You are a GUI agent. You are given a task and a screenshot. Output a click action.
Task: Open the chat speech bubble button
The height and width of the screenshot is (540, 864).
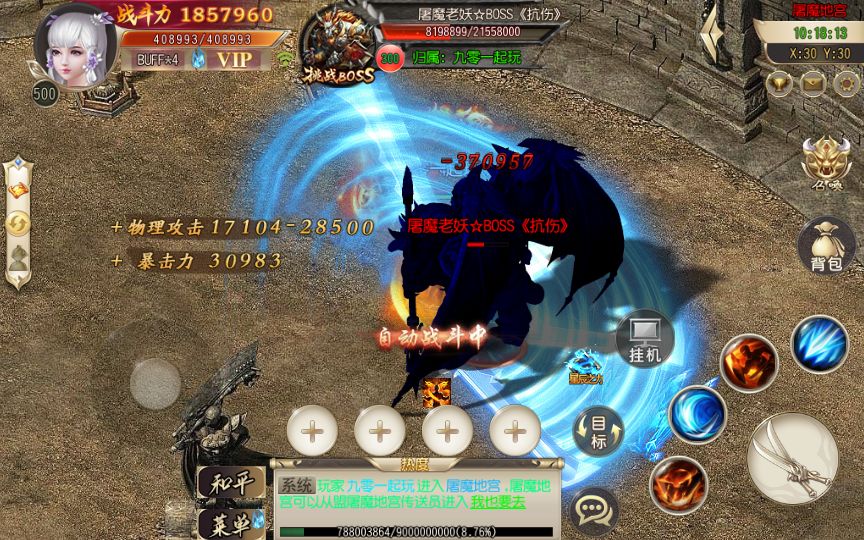pos(594,510)
